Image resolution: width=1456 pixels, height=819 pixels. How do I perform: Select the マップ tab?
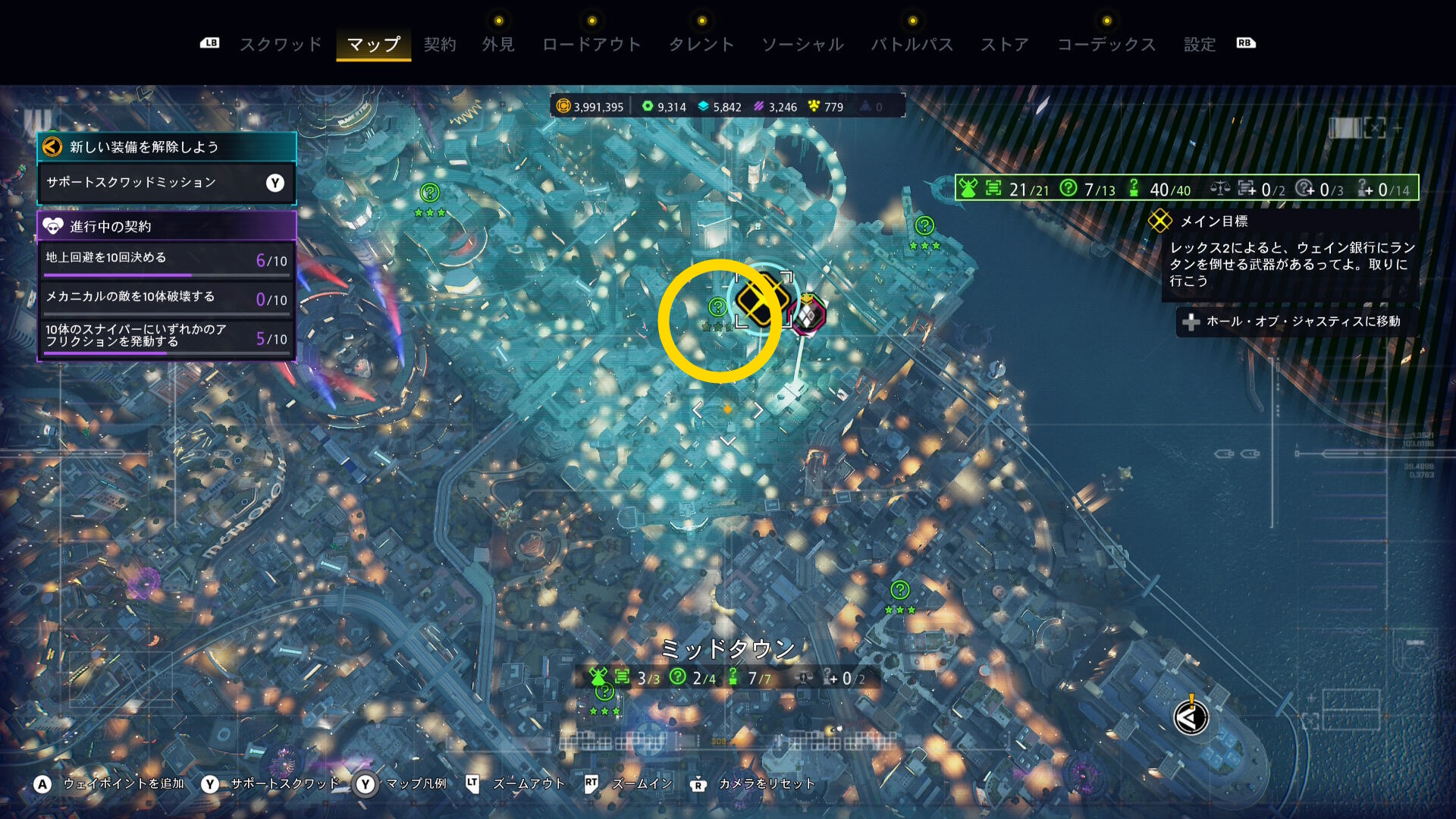[x=373, y=45]
